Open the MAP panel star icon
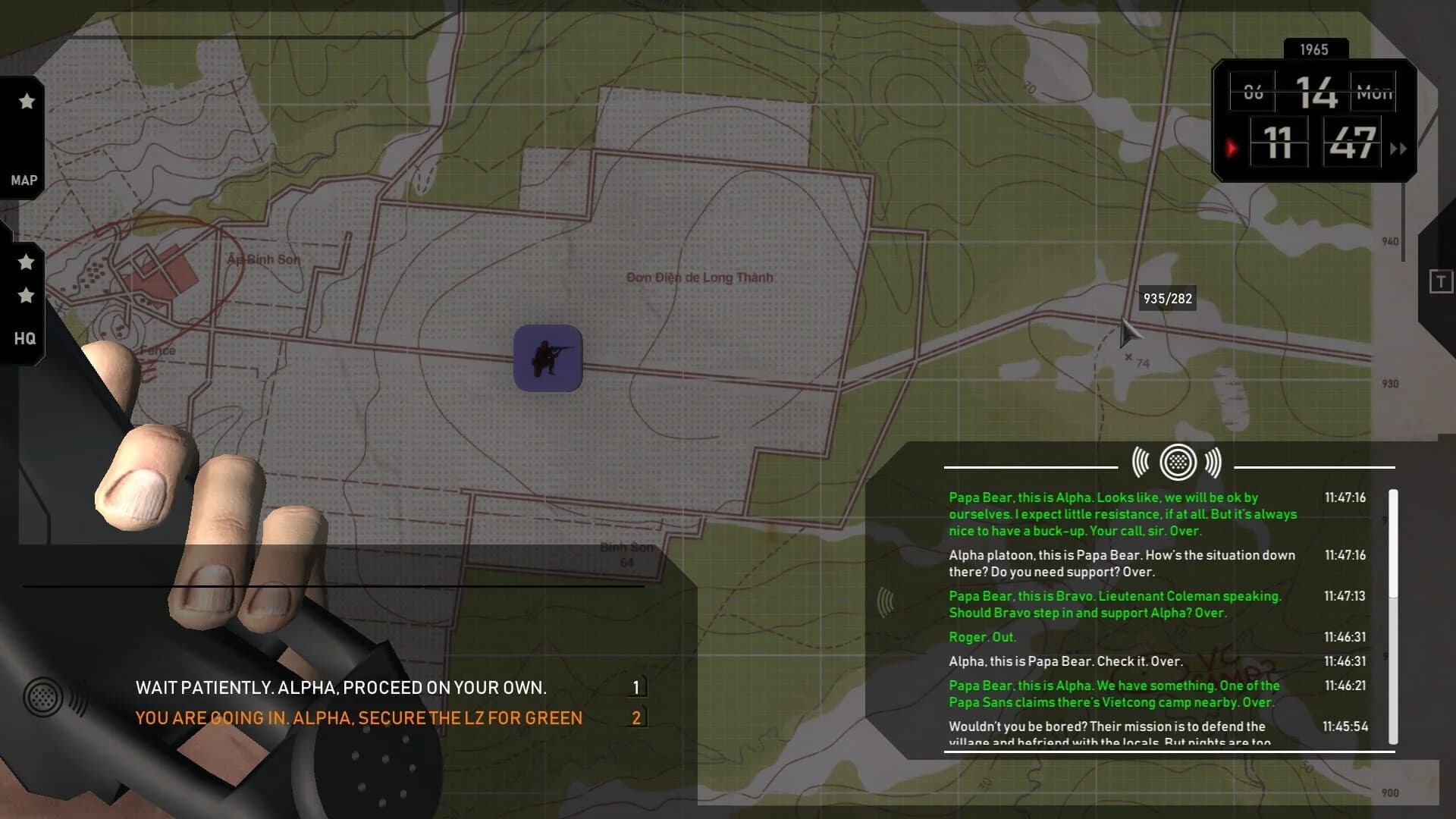The image size is (1456, 819). [x=26, y=99]
